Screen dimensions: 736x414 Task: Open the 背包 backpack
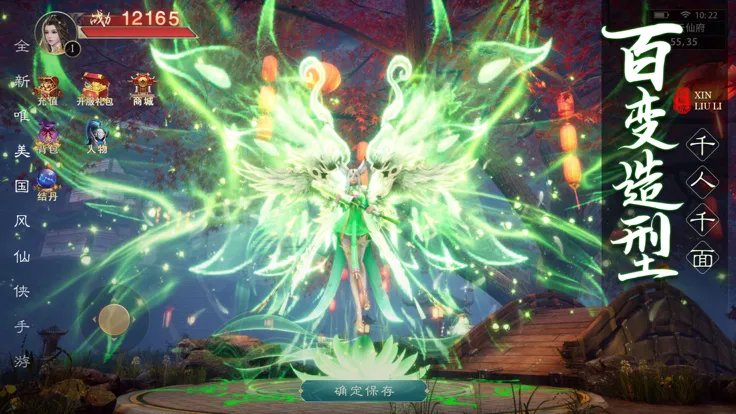pyautogui.click(x=48, y=135)
